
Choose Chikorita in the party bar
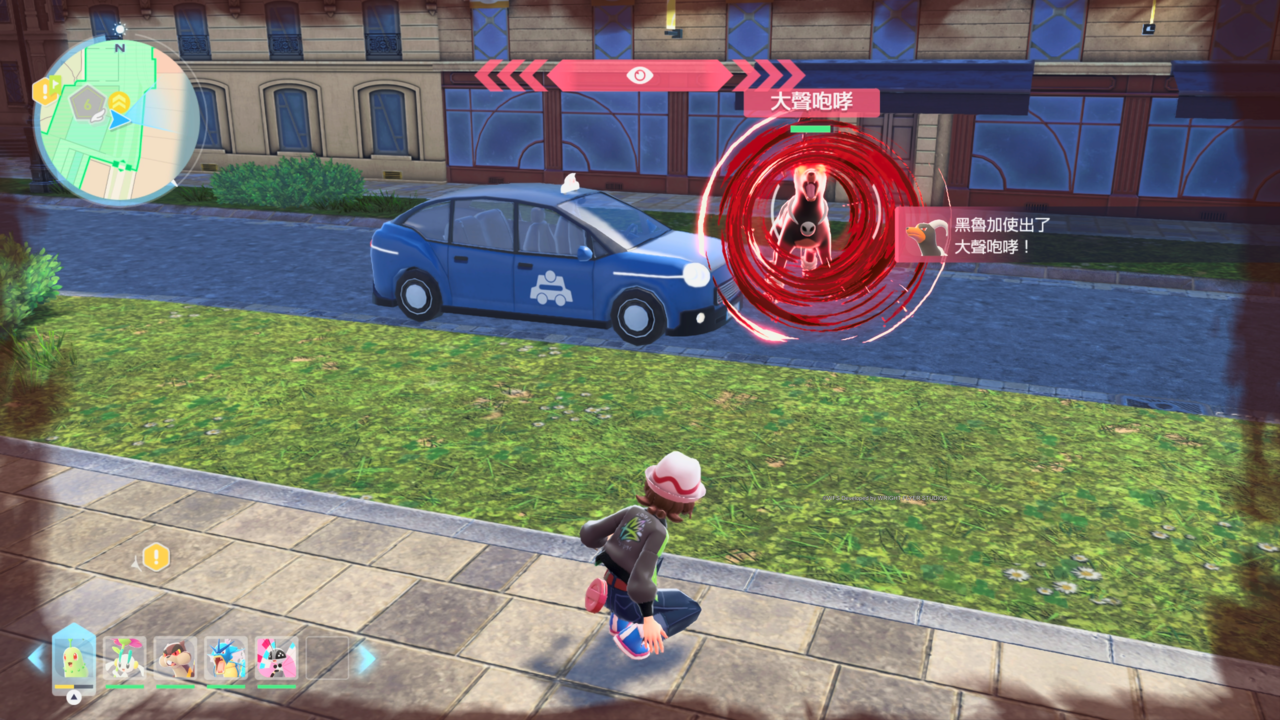click(74, 659)
